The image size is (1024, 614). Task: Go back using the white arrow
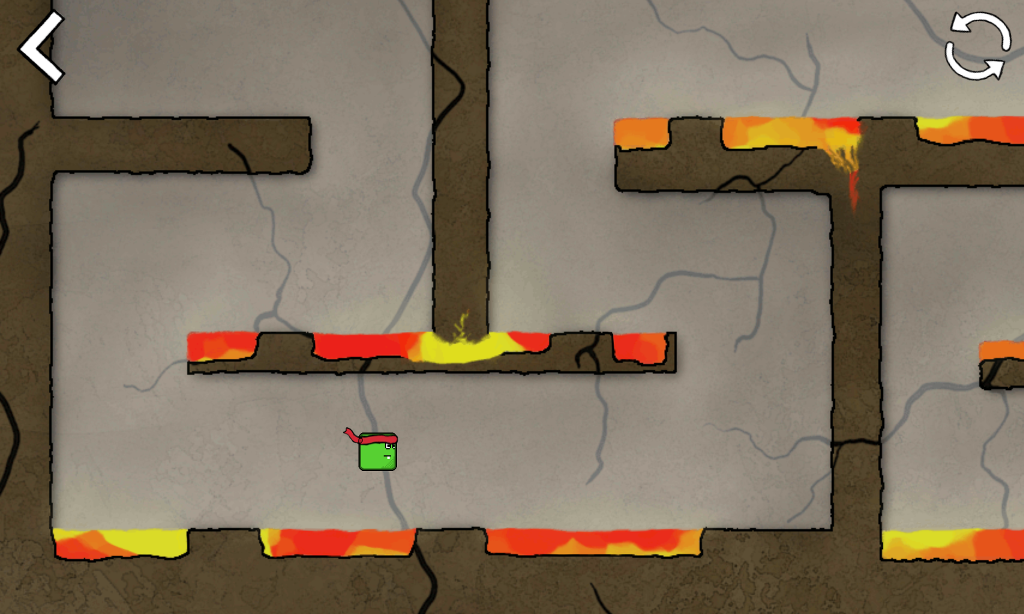[x=41, y=46]
